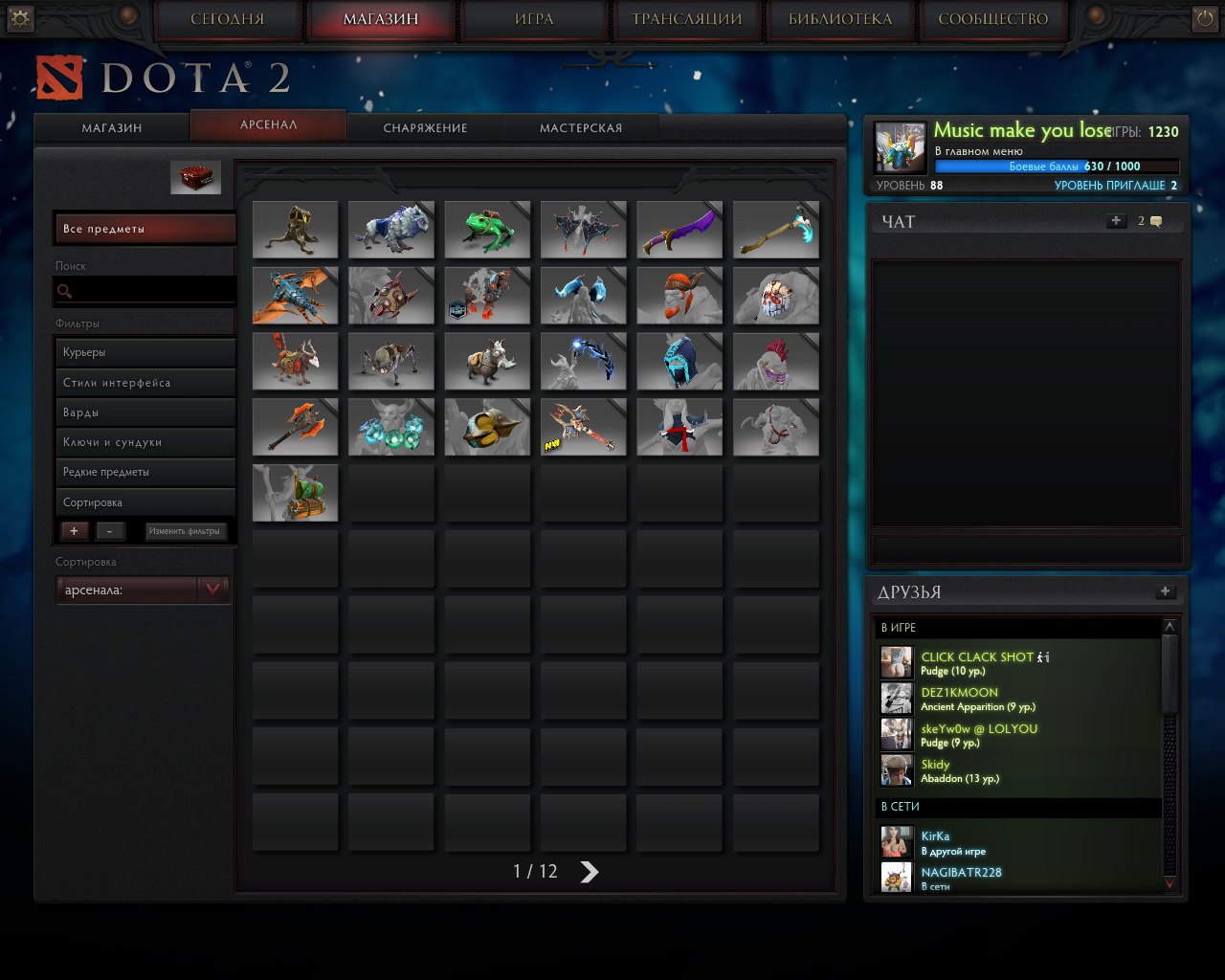Open the Сообщество section
Viewport: 1225px width, 980px height.
click(992, 20)
